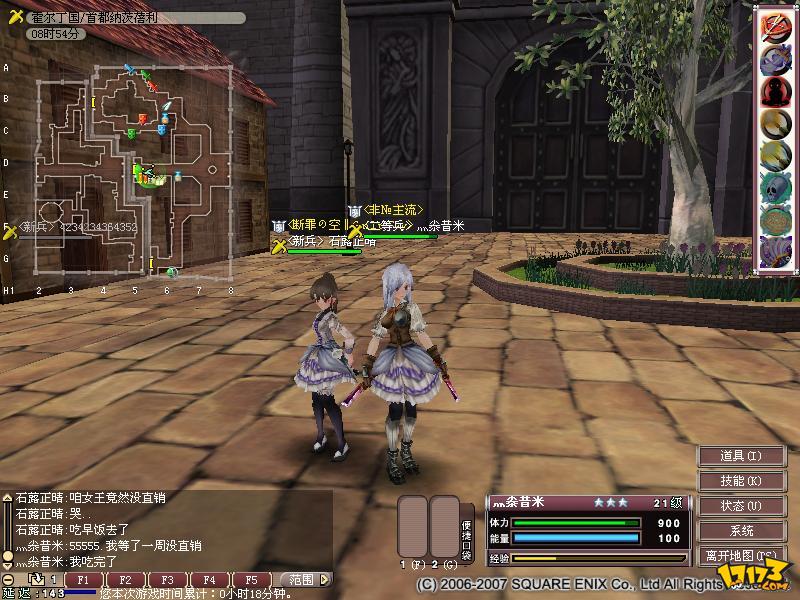800x600 pixels.
Task: Open the 状态 (U) status menu
Action: [741, 506]
